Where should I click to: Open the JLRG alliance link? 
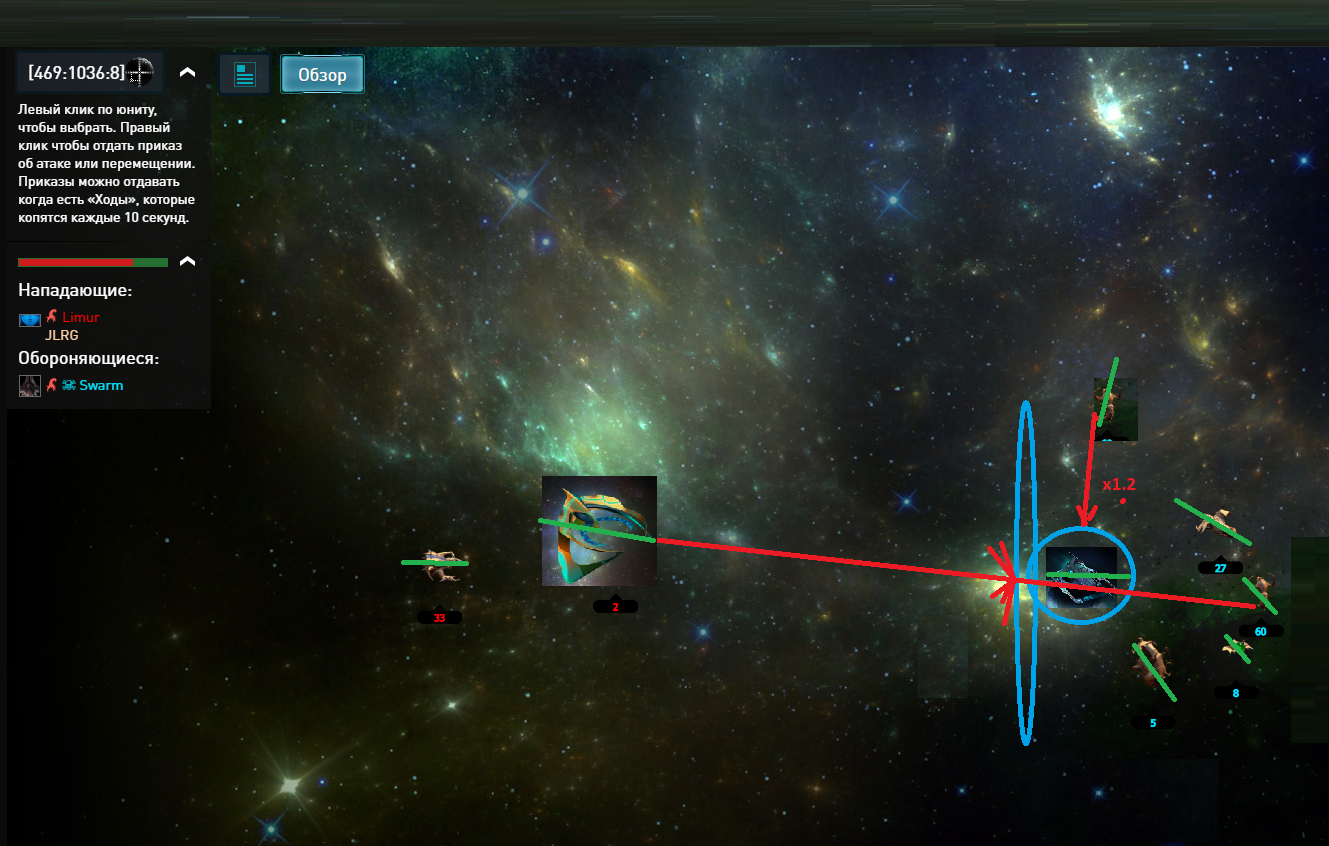[x=61, y=335]
